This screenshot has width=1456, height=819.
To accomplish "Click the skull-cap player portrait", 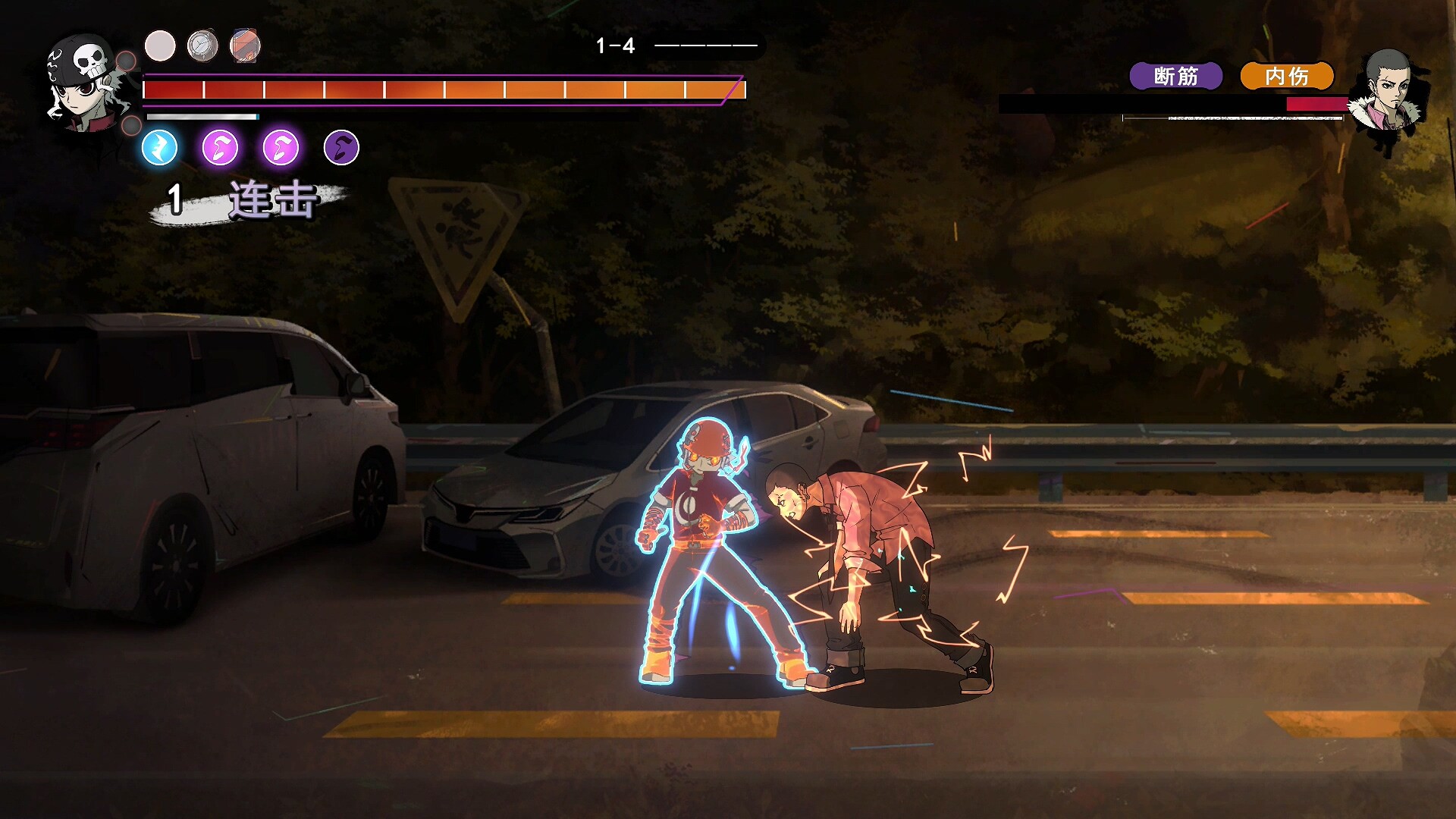I will (85, 82).
